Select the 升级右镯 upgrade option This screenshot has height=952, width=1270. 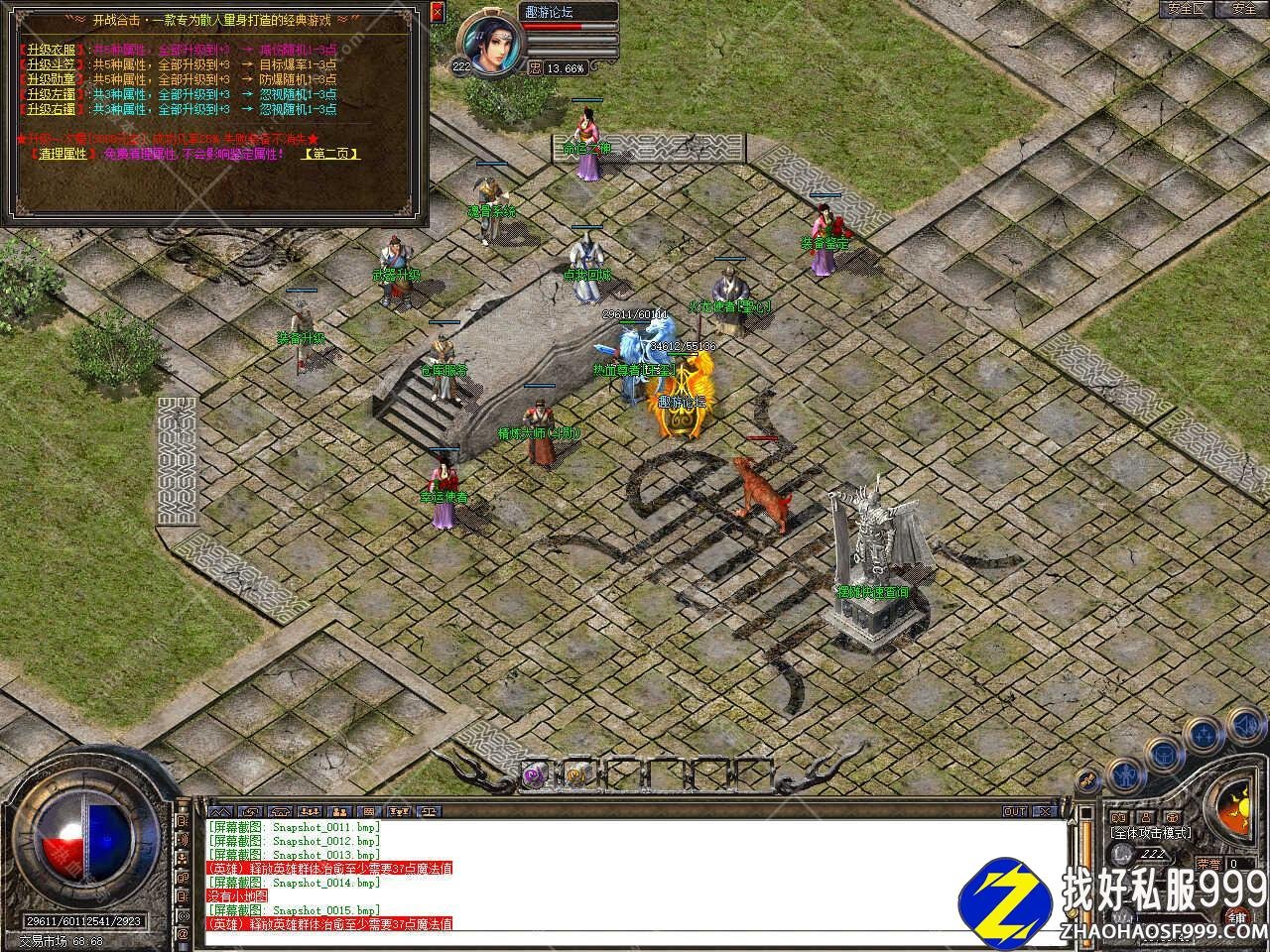[53, 109]
